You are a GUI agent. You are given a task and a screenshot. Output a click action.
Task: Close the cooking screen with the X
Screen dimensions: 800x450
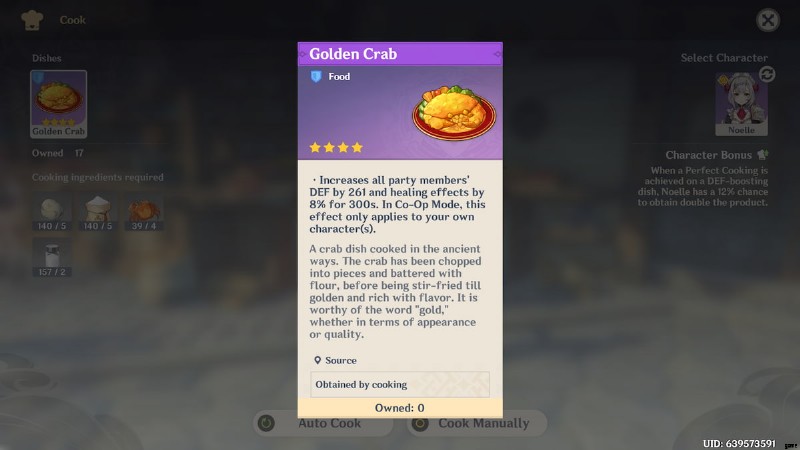[767, 20]
